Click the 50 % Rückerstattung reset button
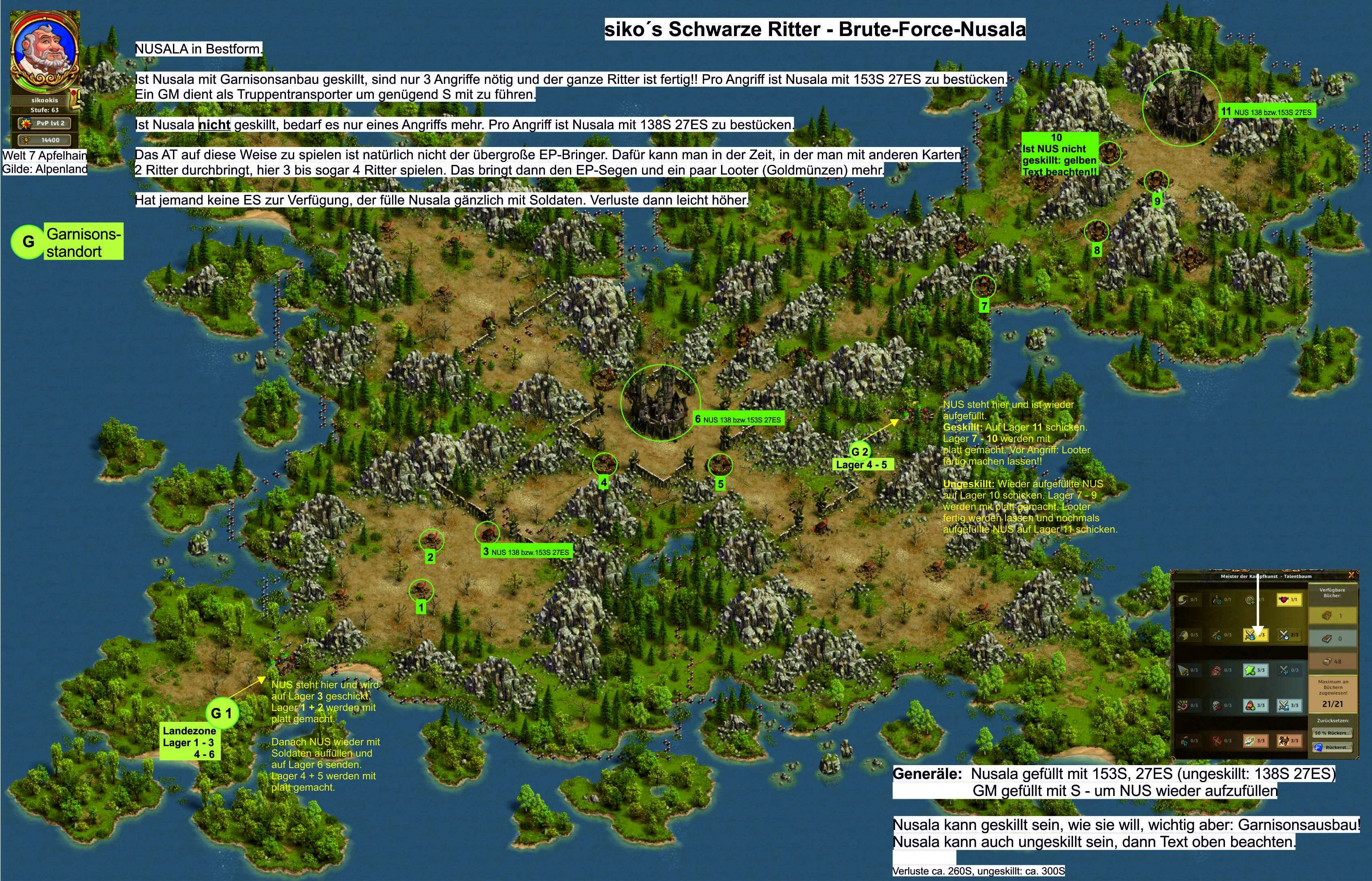This screenshot has width=1372, height=881. coord(1332,733)
